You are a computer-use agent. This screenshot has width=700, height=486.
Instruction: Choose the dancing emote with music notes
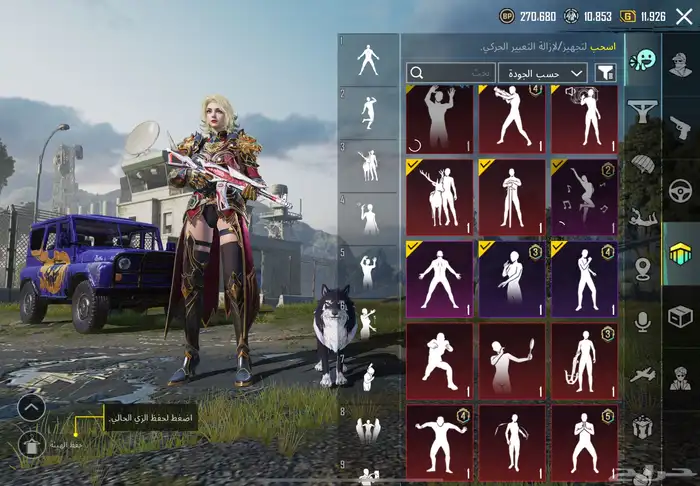coord(584,196)
